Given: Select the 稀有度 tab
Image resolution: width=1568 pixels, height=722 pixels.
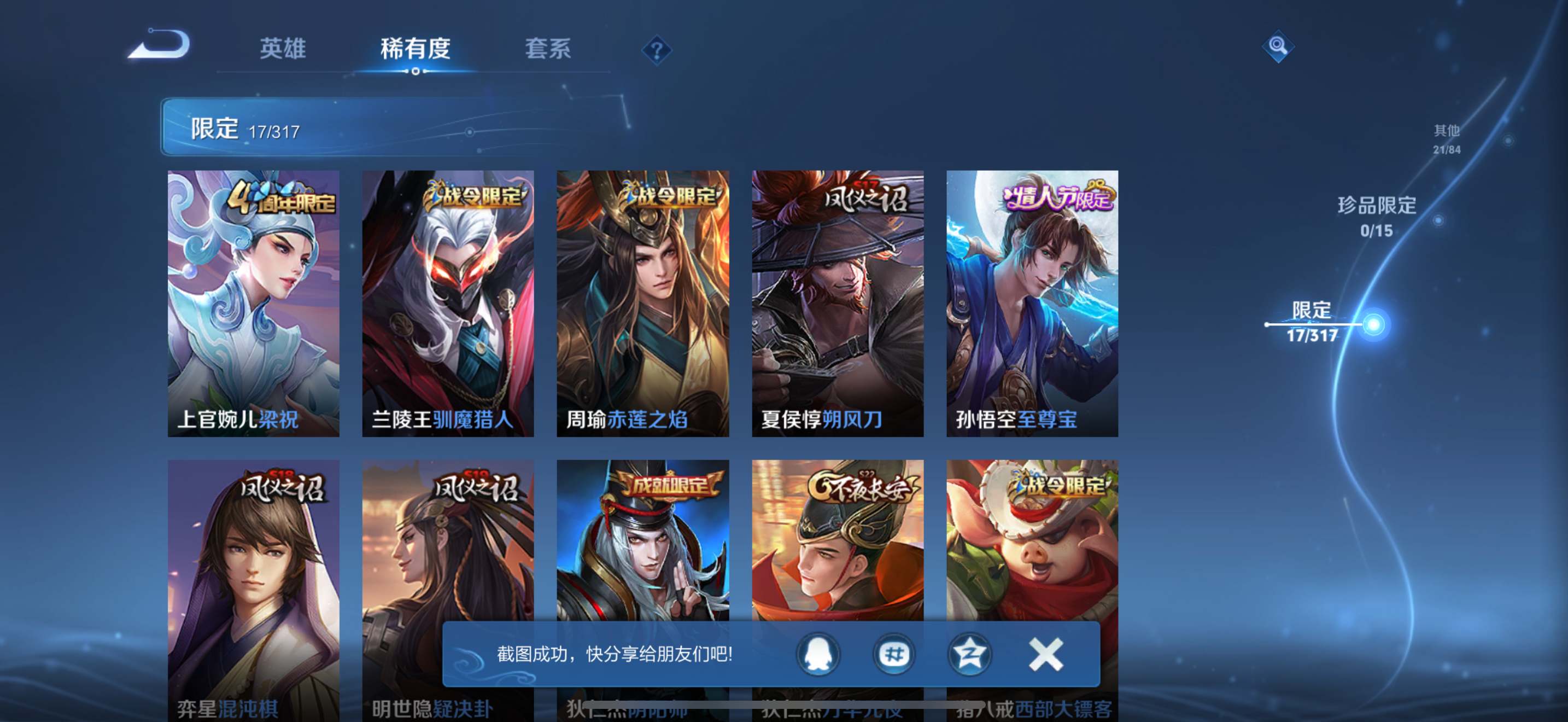Looking at the screenshot, I should 415,49.
